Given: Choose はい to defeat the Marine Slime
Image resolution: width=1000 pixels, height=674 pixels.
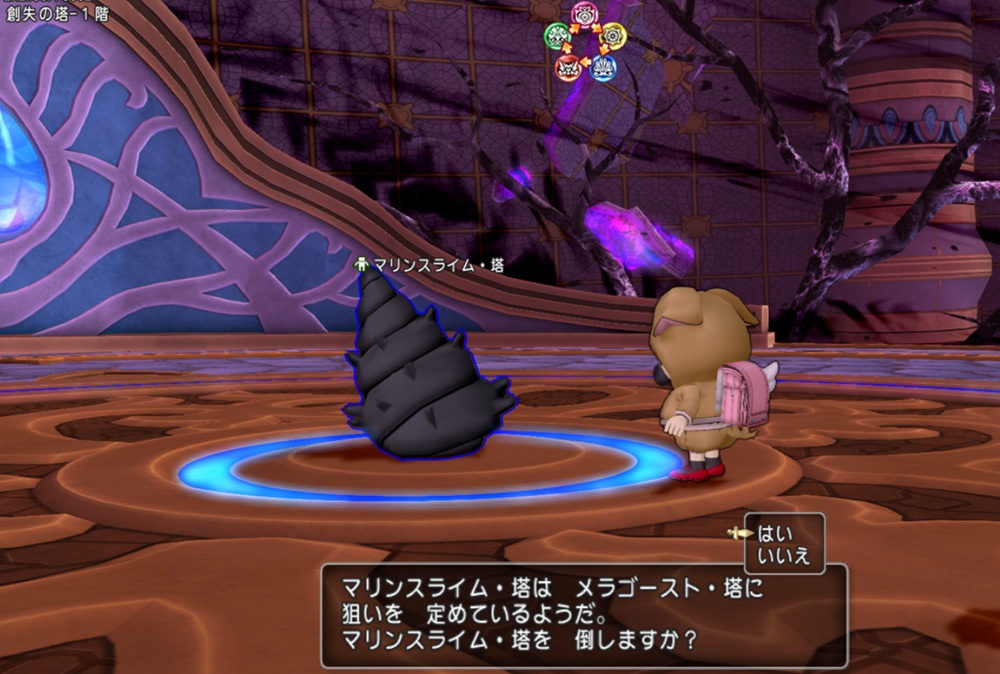Looking at the screenshot, I should pos(774,533).
